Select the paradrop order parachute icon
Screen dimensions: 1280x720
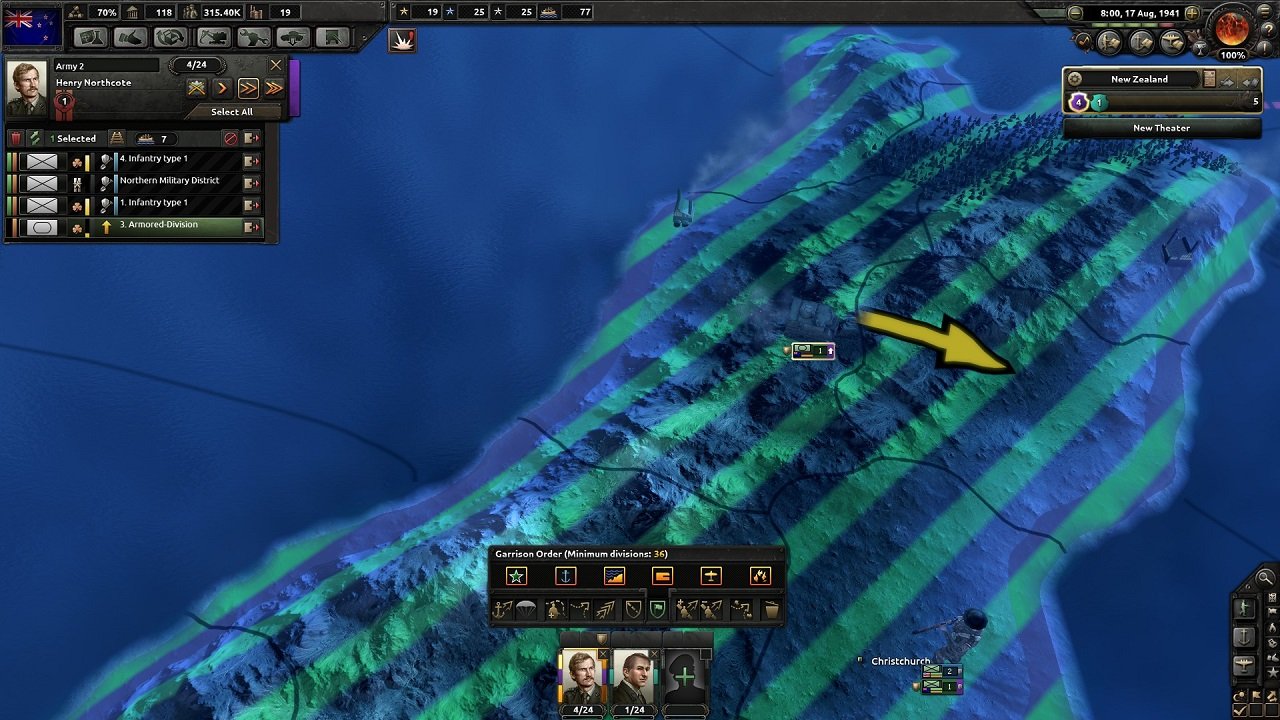click(x=526, y=607)
